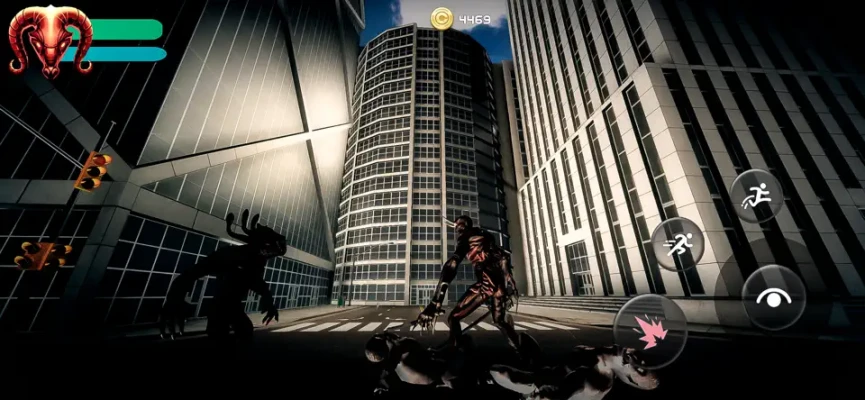
Task: Tap the gold coin currency icon
Action: point(442,17)
